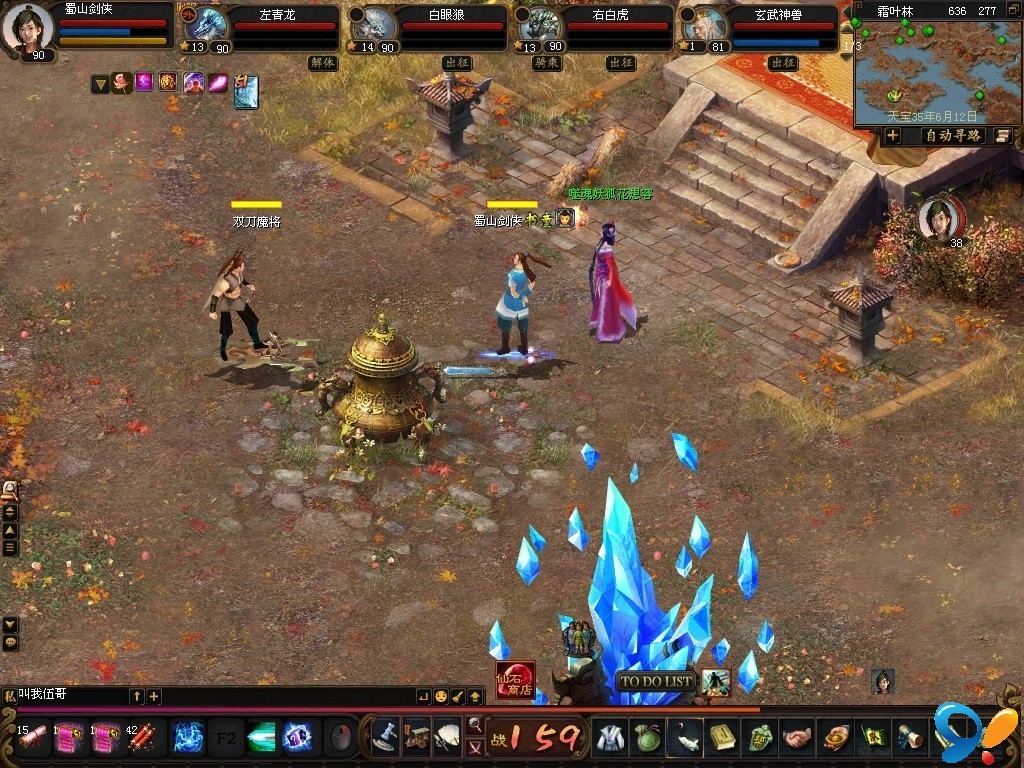Click the 解体 button under 左青龙

coord(323,62)
